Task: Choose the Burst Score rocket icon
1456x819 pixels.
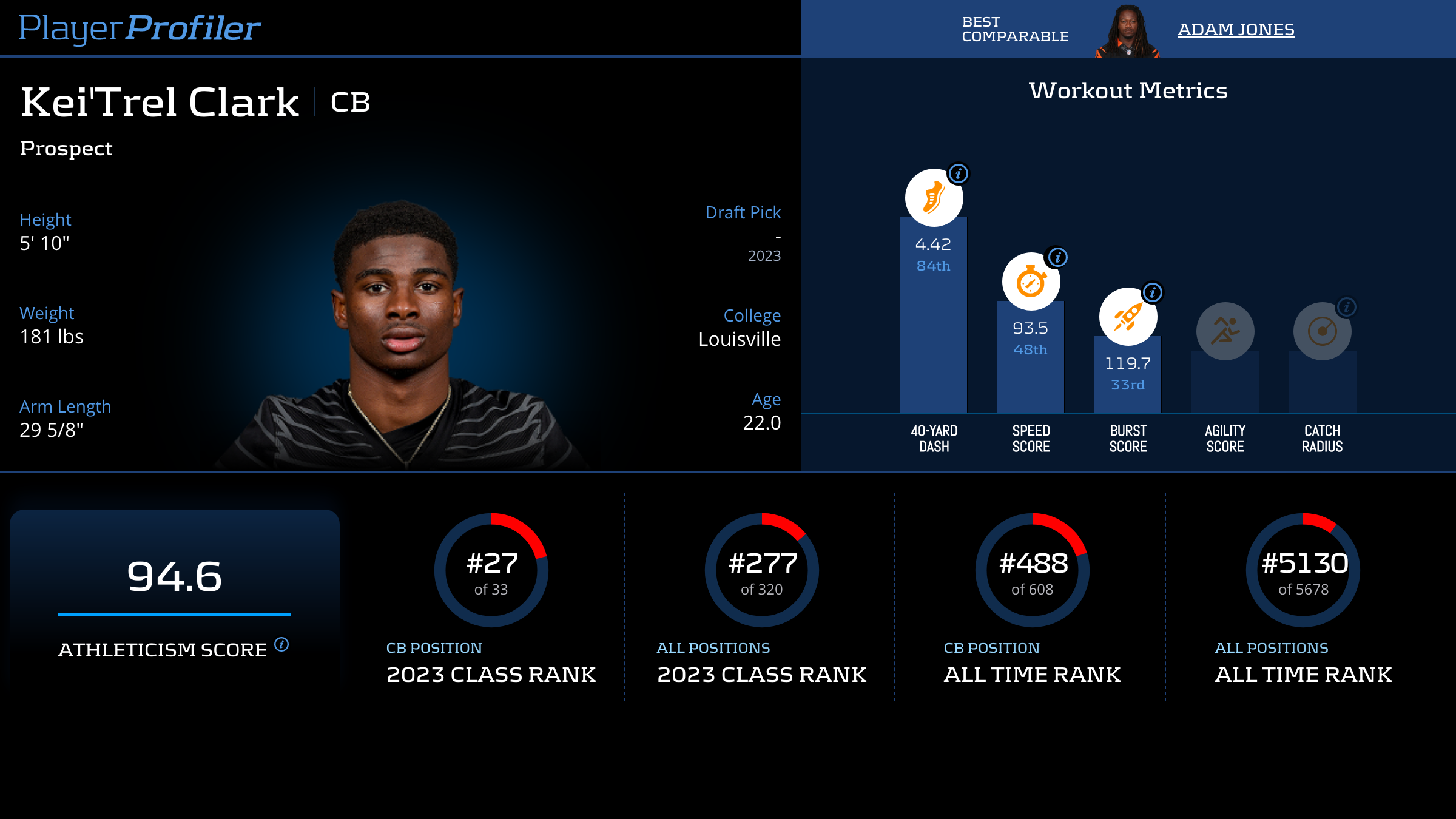Action: coord(1128,317)
